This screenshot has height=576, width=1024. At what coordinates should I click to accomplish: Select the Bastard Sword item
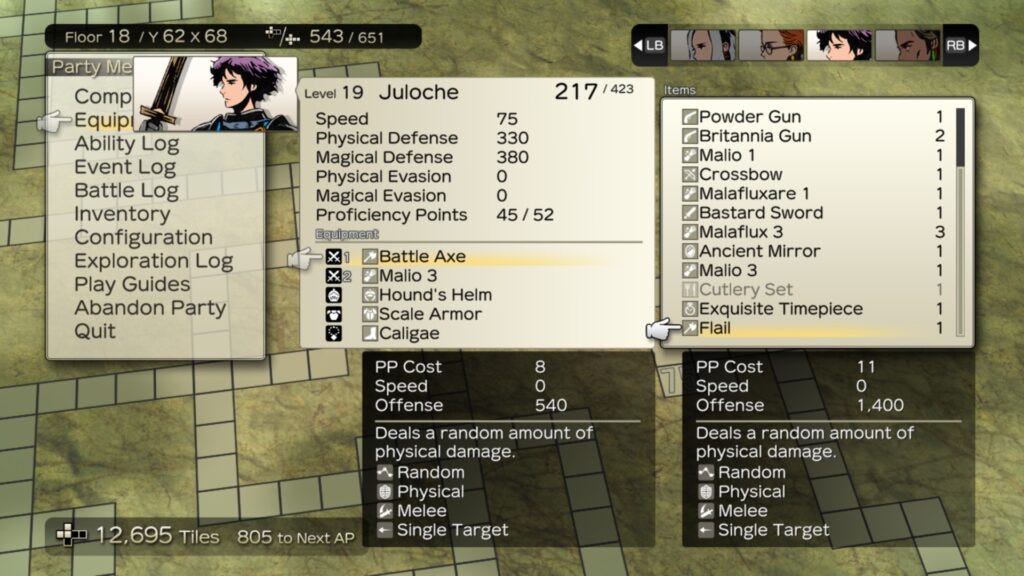761,213
